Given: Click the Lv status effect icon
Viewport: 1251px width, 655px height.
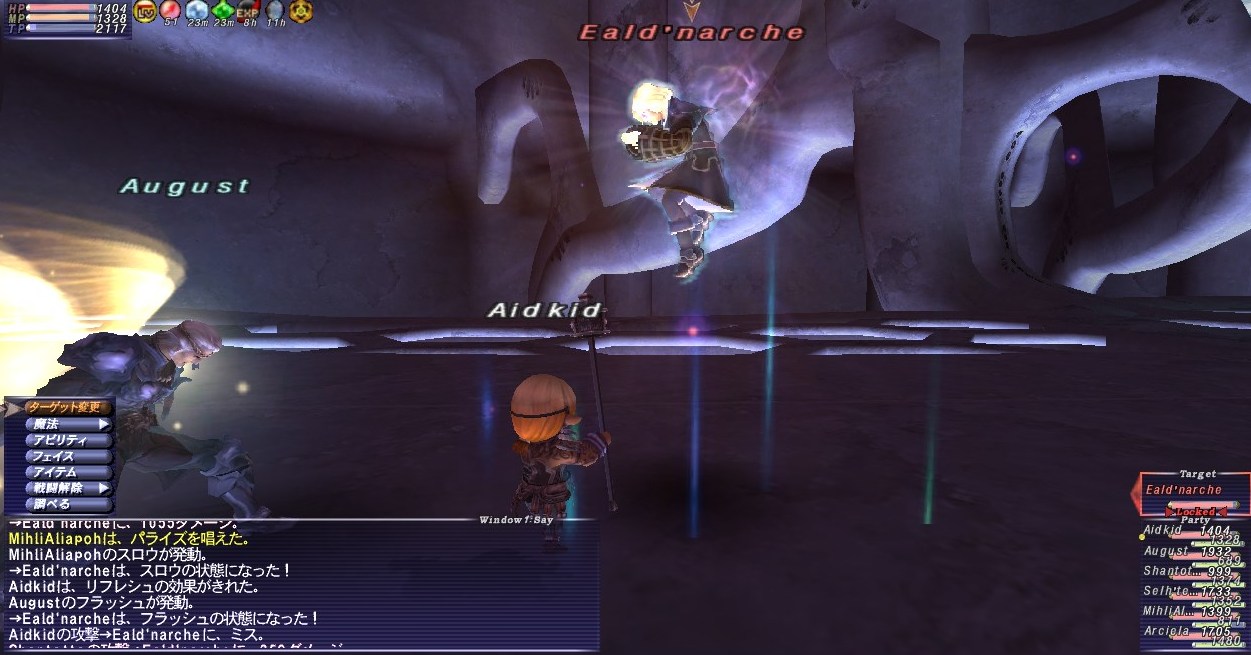Looking at the screenshot, I should (144, 11).
